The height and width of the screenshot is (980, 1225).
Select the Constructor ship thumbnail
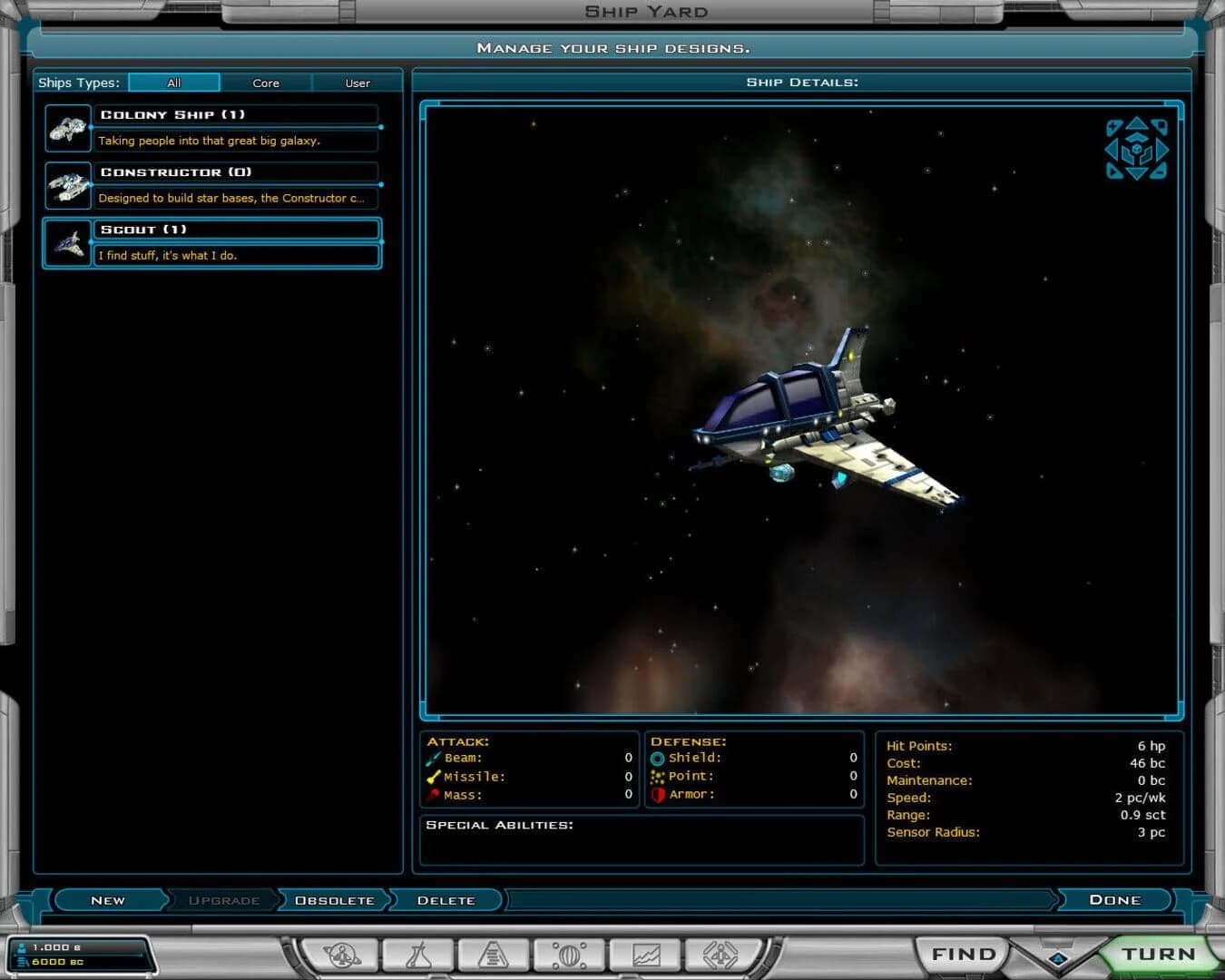(67, 184)
